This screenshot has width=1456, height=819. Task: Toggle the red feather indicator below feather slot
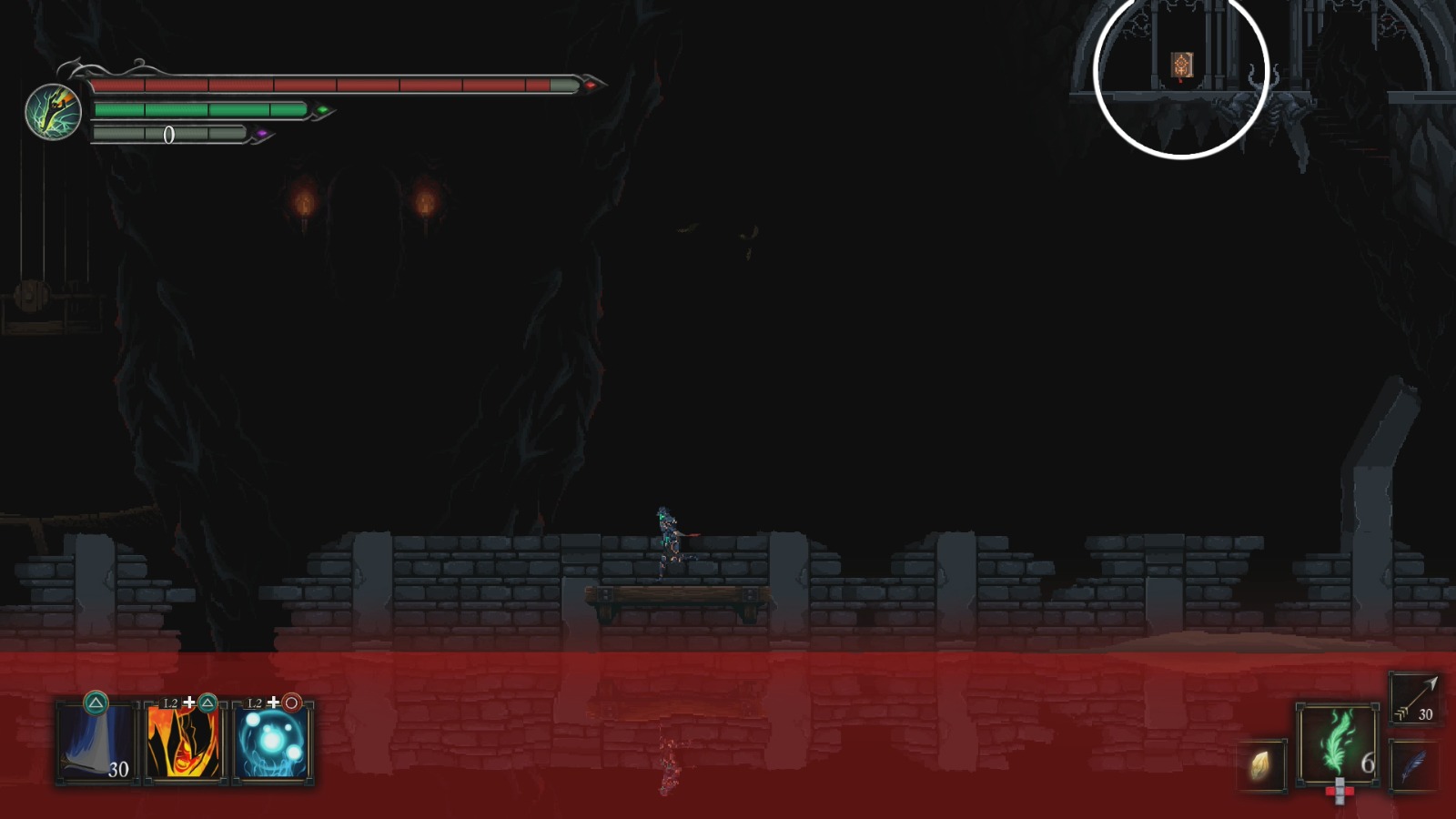click(1339, 791)
